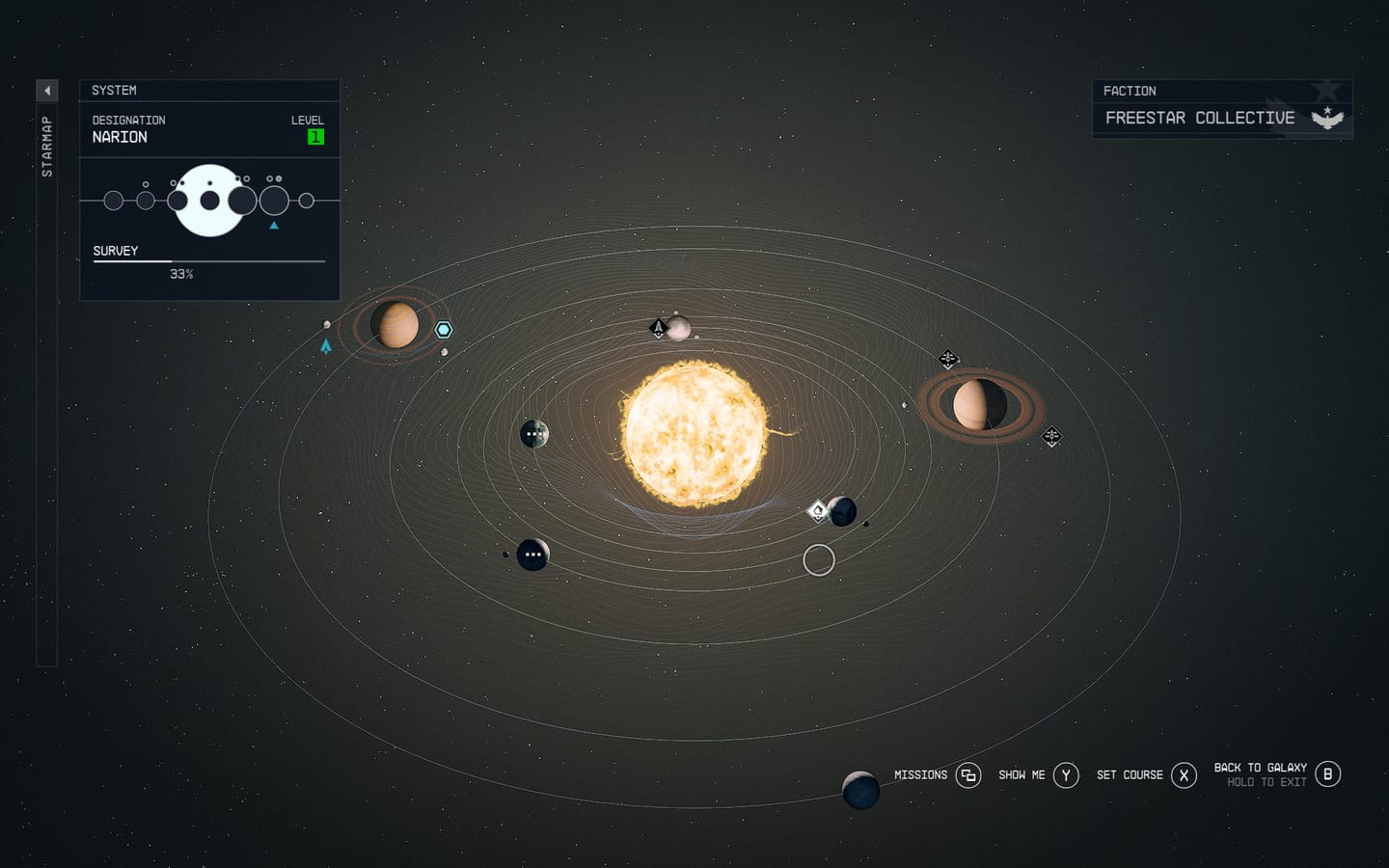Click the cyan arrow marker left of the gas giant
Image resolution: width=1389 pixels, height=868 pixels.
click(326, 345)
